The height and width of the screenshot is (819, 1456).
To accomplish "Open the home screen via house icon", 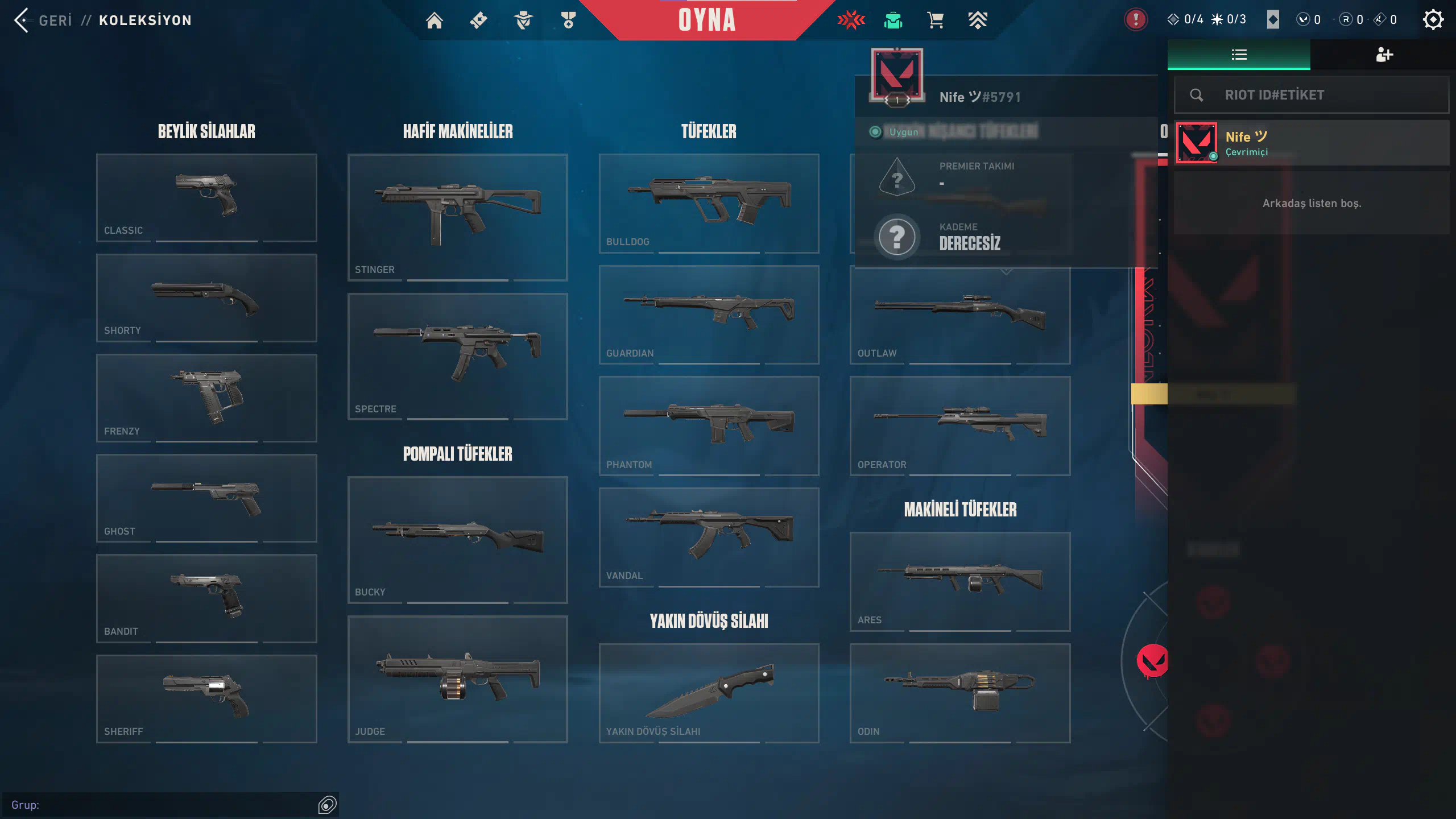I will pyautogui.click(x=435, y=20).
